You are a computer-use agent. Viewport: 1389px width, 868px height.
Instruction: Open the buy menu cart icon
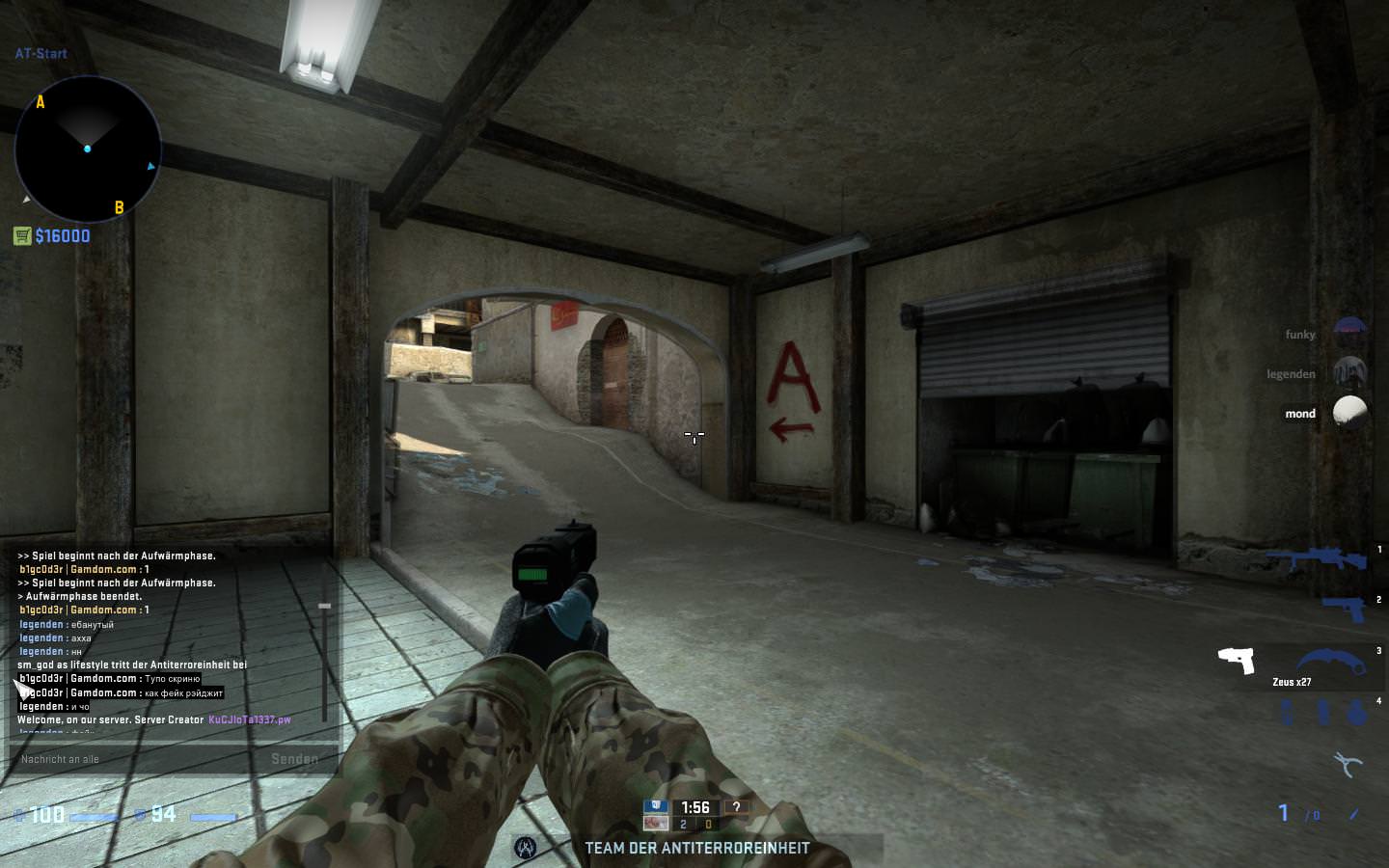click(x=22, y=235)
